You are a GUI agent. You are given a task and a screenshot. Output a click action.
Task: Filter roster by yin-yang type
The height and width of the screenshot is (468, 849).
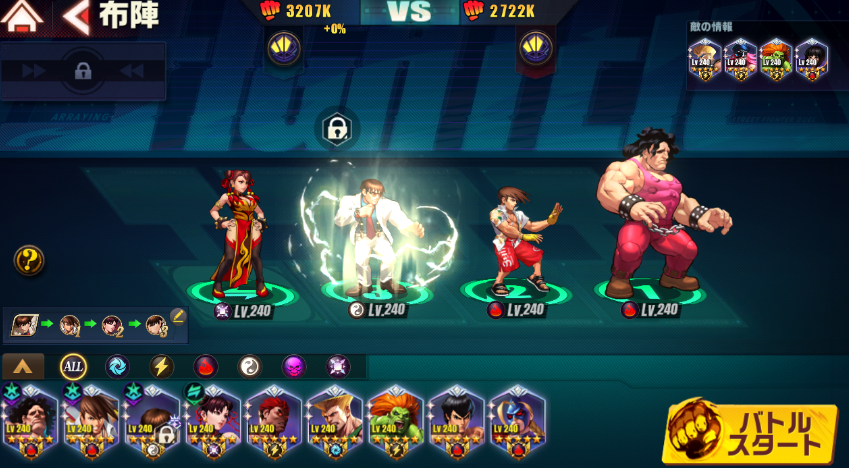tap(249, 366)
